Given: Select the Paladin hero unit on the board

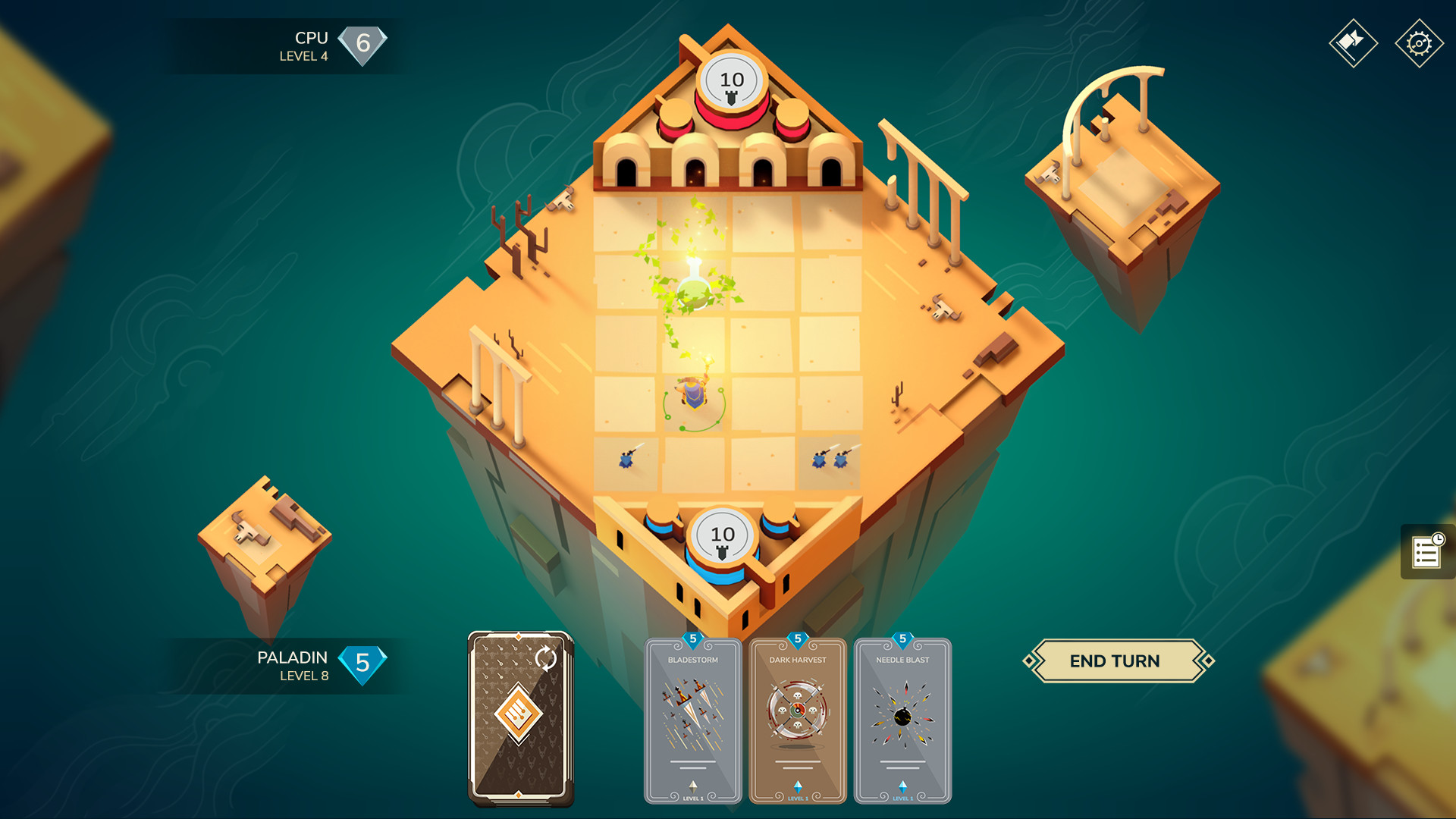Looking at the screenshot, I should pos(692,396).
